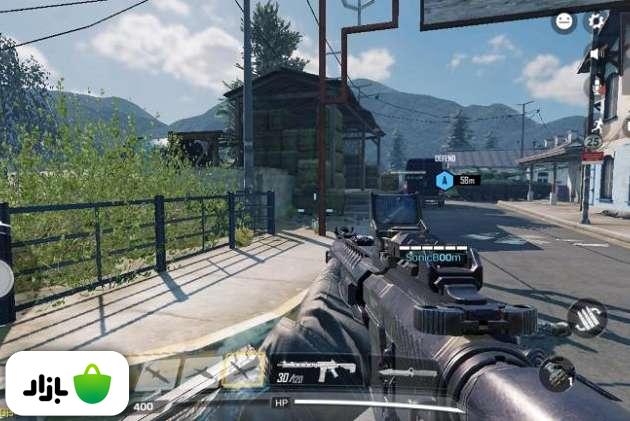Open the emote face menu
Image resolution: width=630 pixels, height=421 pixels.
point(564,21)
